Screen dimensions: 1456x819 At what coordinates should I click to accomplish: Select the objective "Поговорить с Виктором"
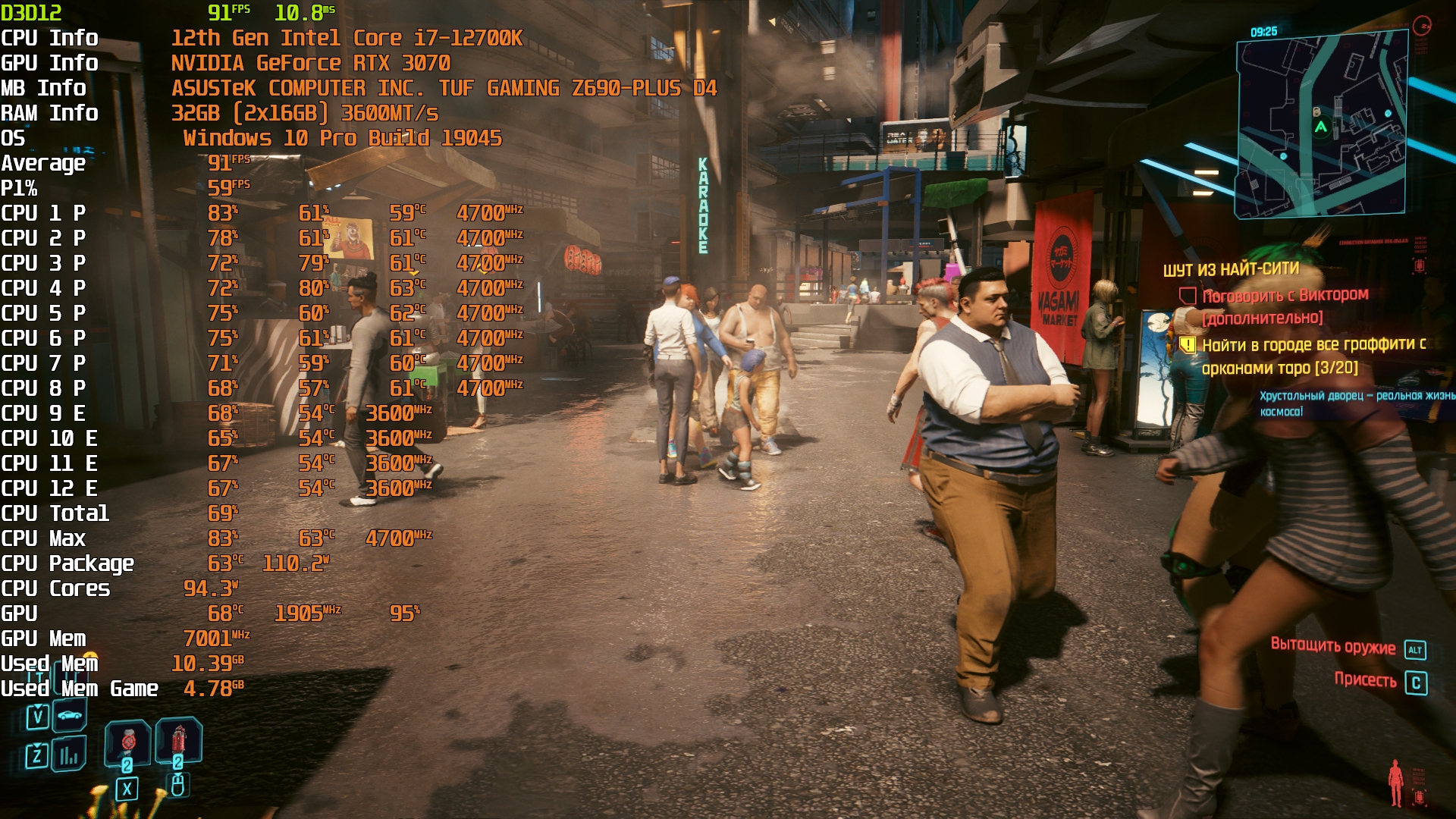coord(1285,295)
